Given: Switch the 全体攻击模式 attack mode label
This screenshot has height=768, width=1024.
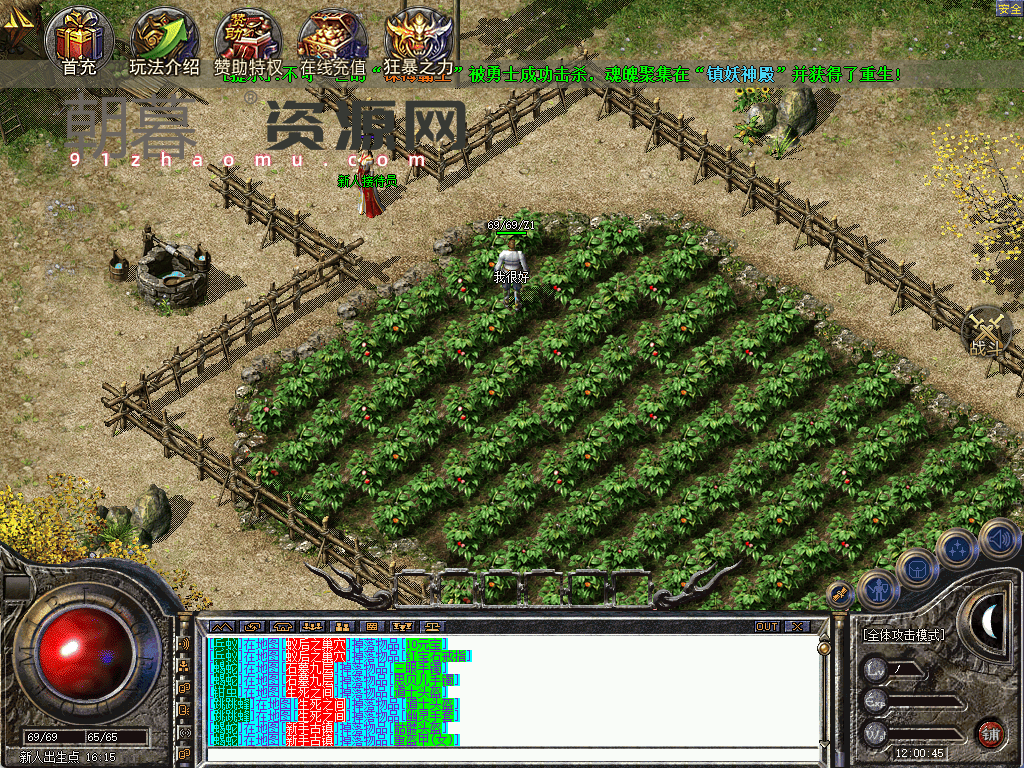Looking at the screenshot, I should pyautogui.click(x=903, y=634).
